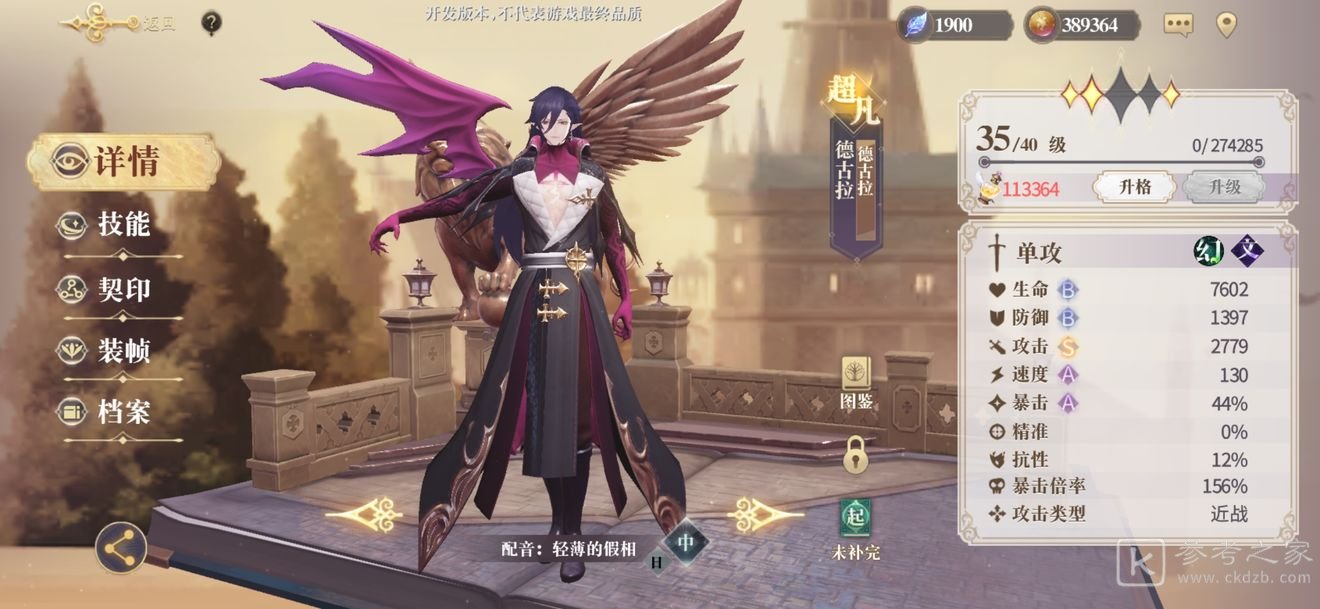The width and height of the screenshot is (1320, 609).
Task: Open the 图鉴 codex icon
Action: click(x=856, y=383)
